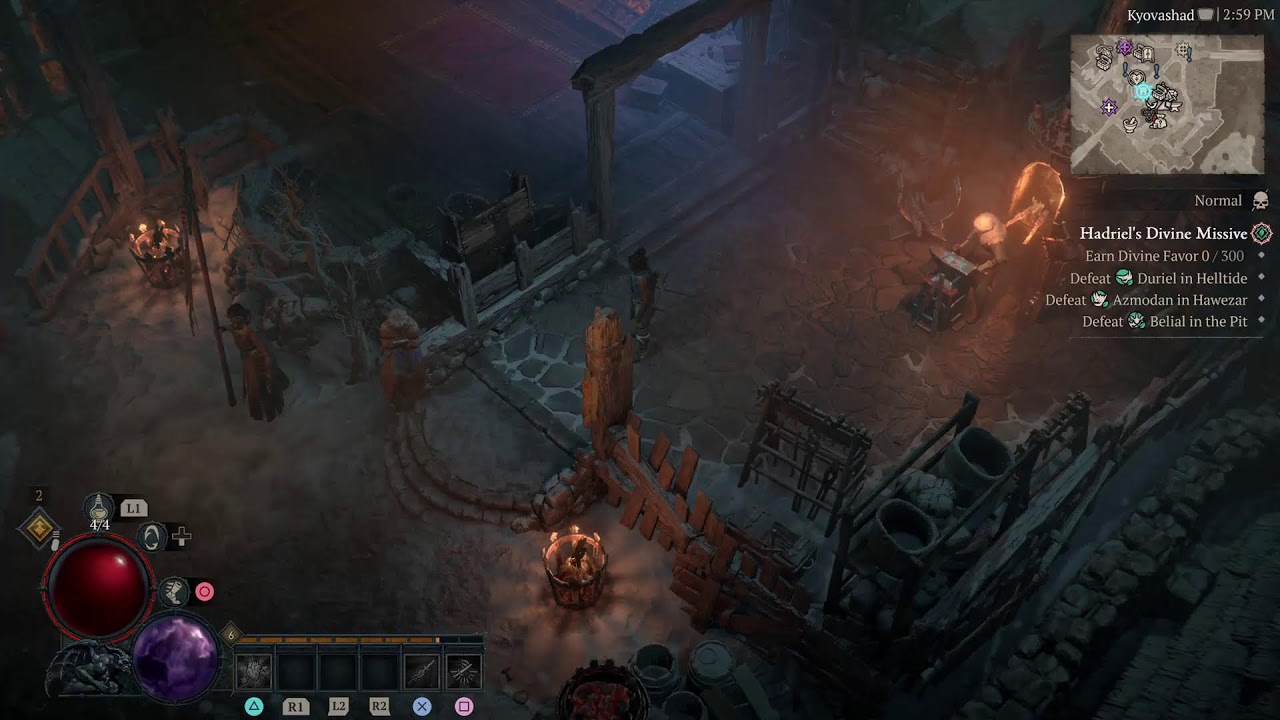
Task: Select the Hadriel's Divine Missive quest tracker
Action: click(x=1163, y=233)
